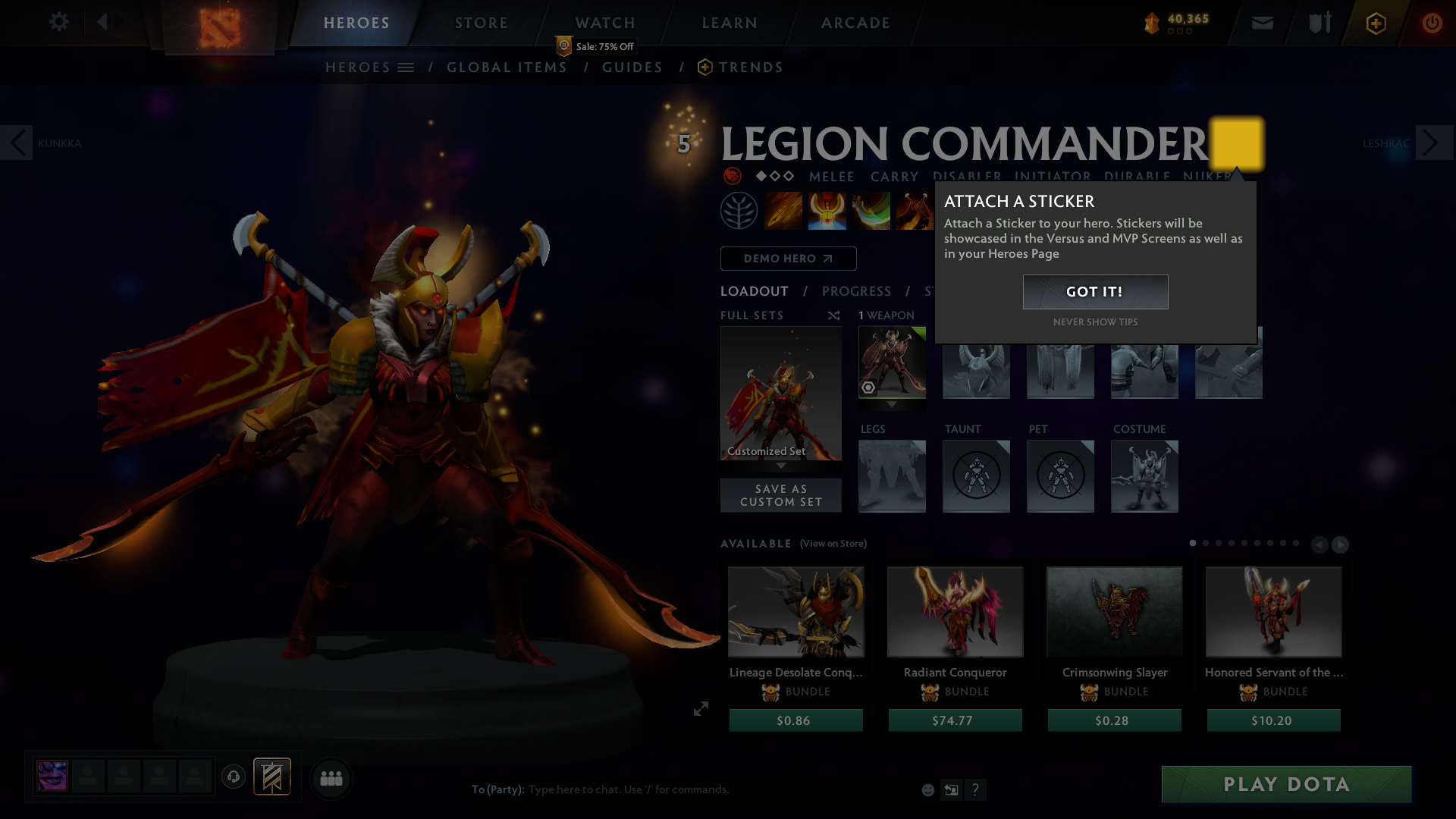Click the voice chat headset icon
The image size is (1456, 819).
coord(234,777)
